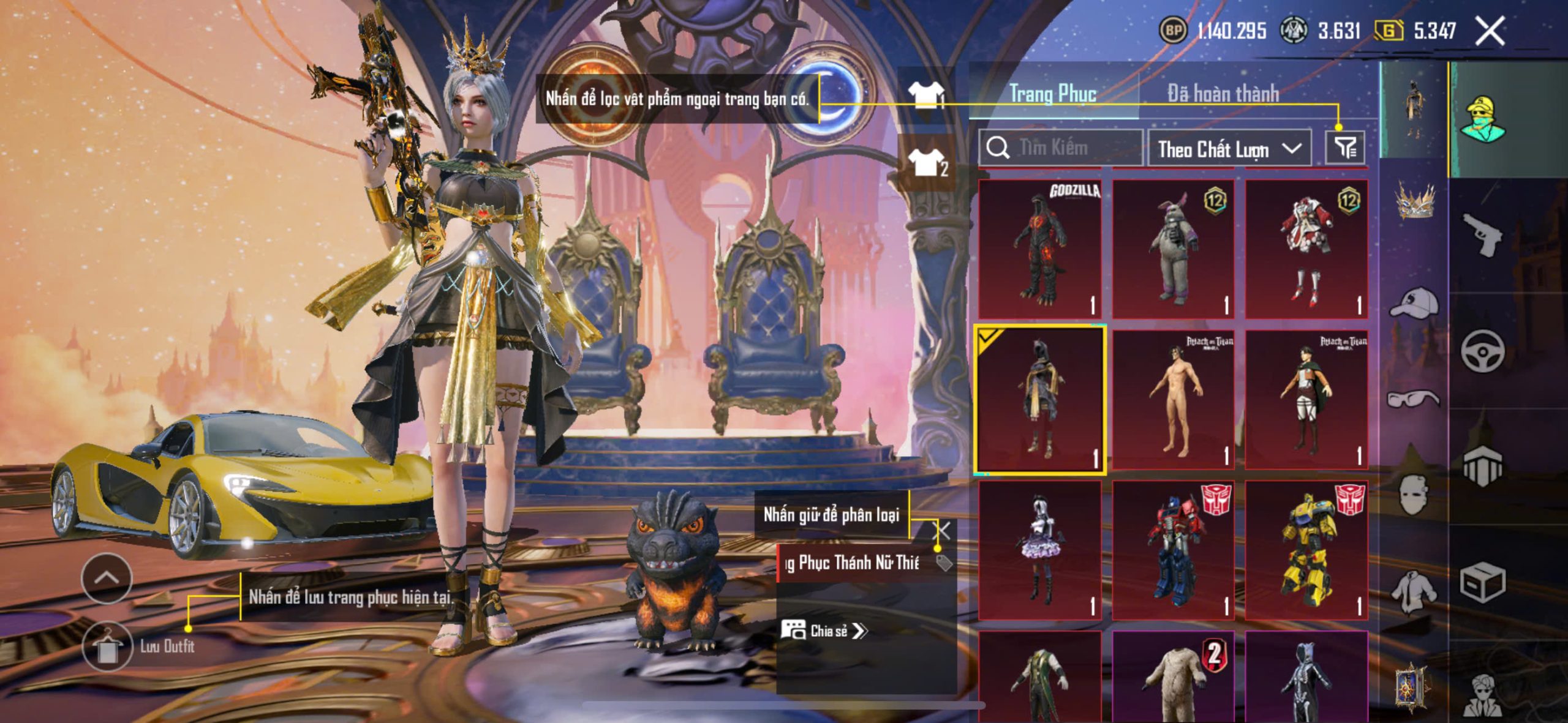Choose the Attack on Titan titan skin
Image resolution: width=1568 pixels, height=723 pixels.
pyautogui.click(x=1173, y=399)
